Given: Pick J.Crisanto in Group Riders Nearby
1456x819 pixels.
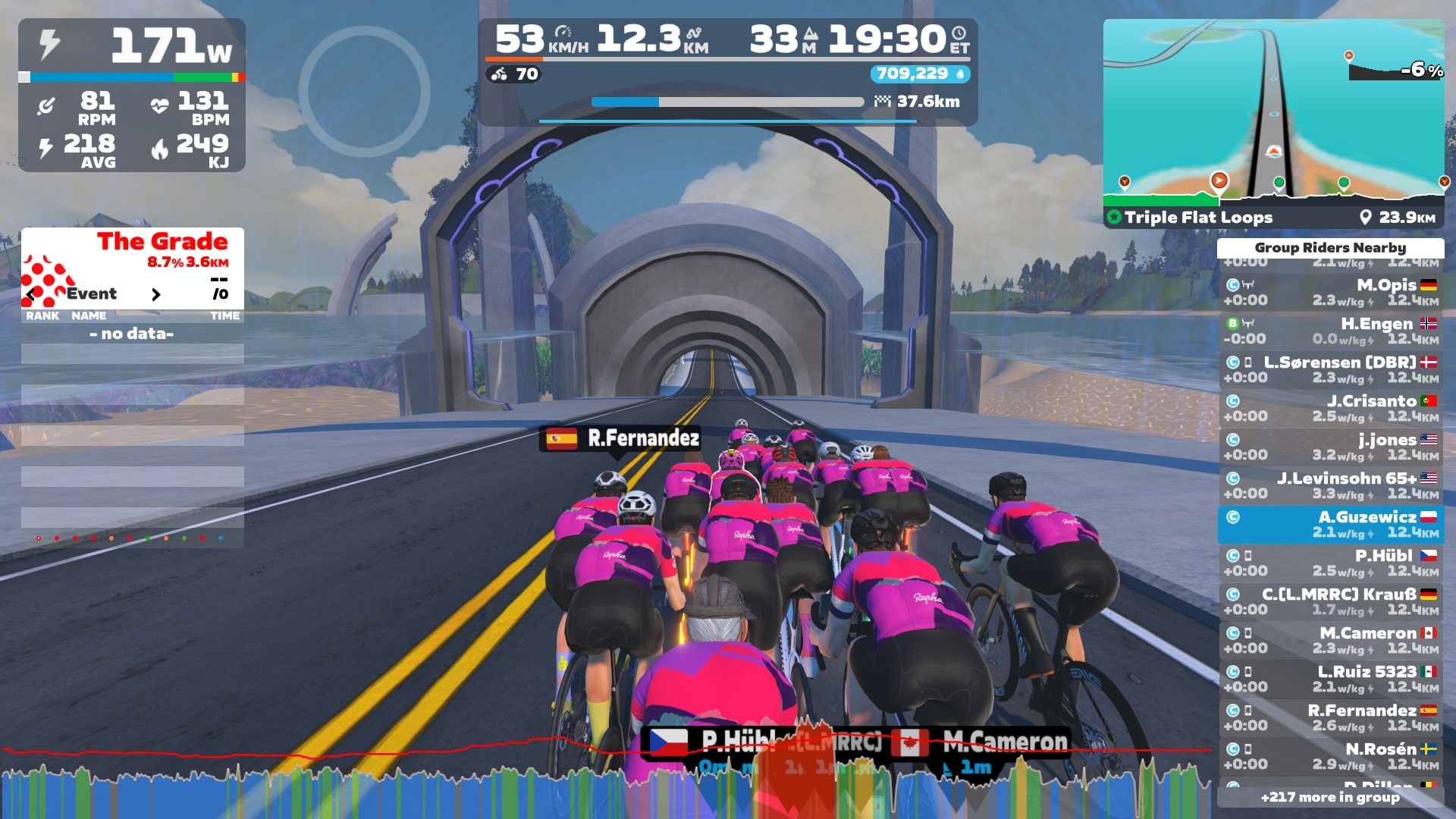Looking at the screenshot, I should coord(1331,409).
